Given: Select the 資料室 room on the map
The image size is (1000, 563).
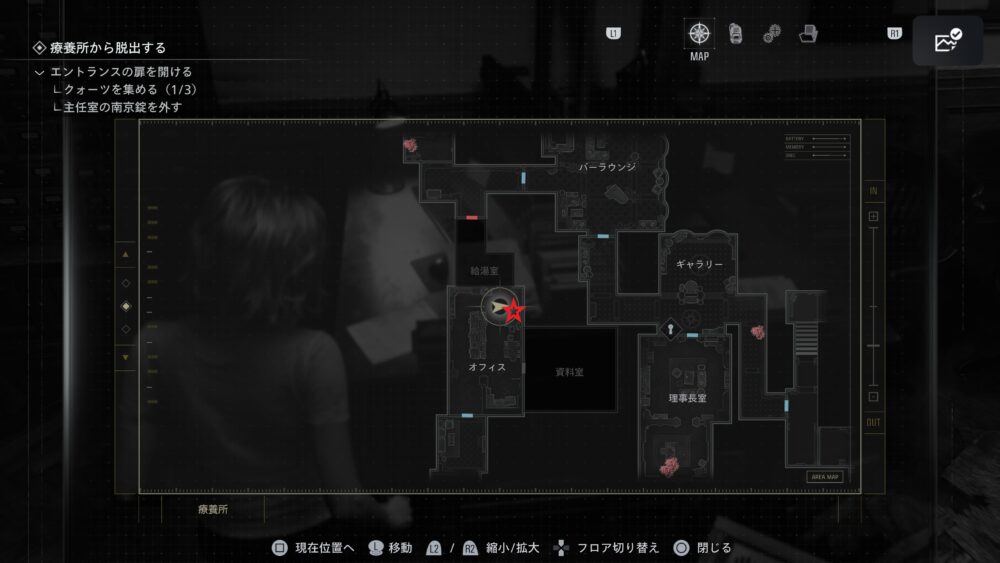Looking at the screenshot, I should coord(571,371).
